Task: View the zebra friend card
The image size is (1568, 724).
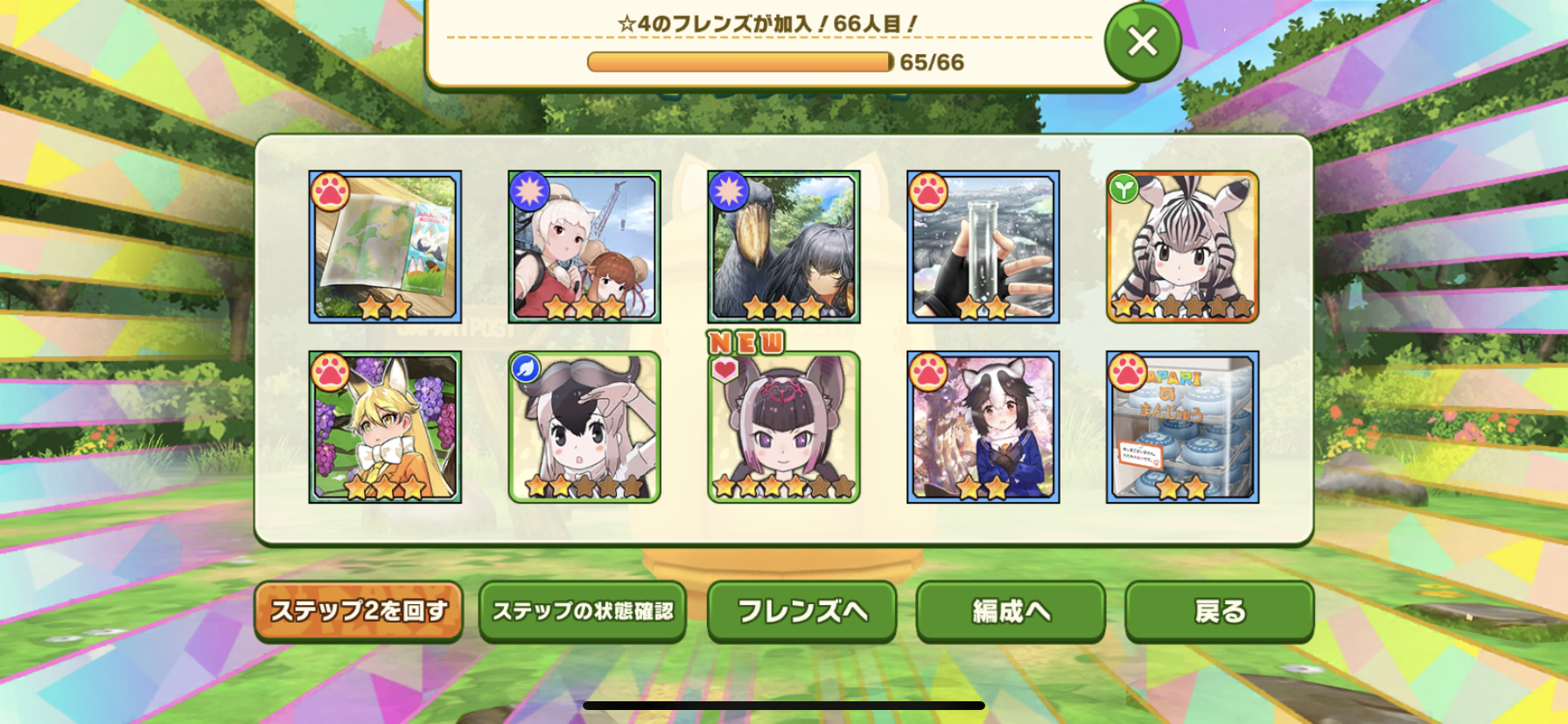Action: pyautogui.click(x=1182, y=247)
